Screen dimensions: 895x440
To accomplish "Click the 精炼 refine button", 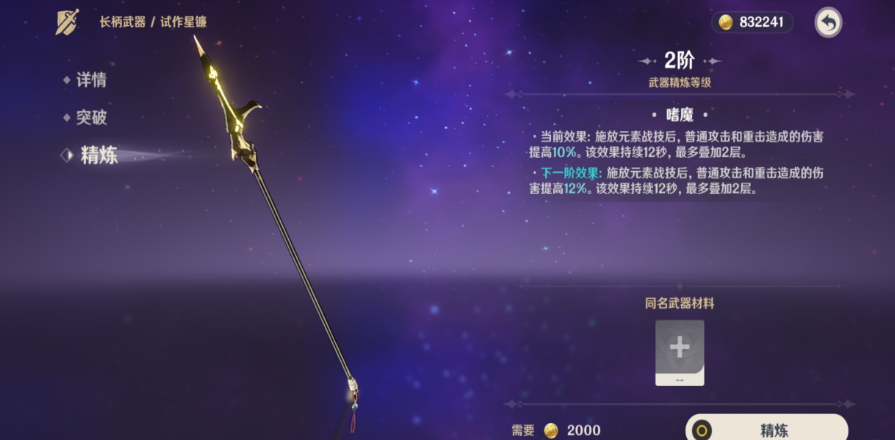I will click(x=766, y=429).
